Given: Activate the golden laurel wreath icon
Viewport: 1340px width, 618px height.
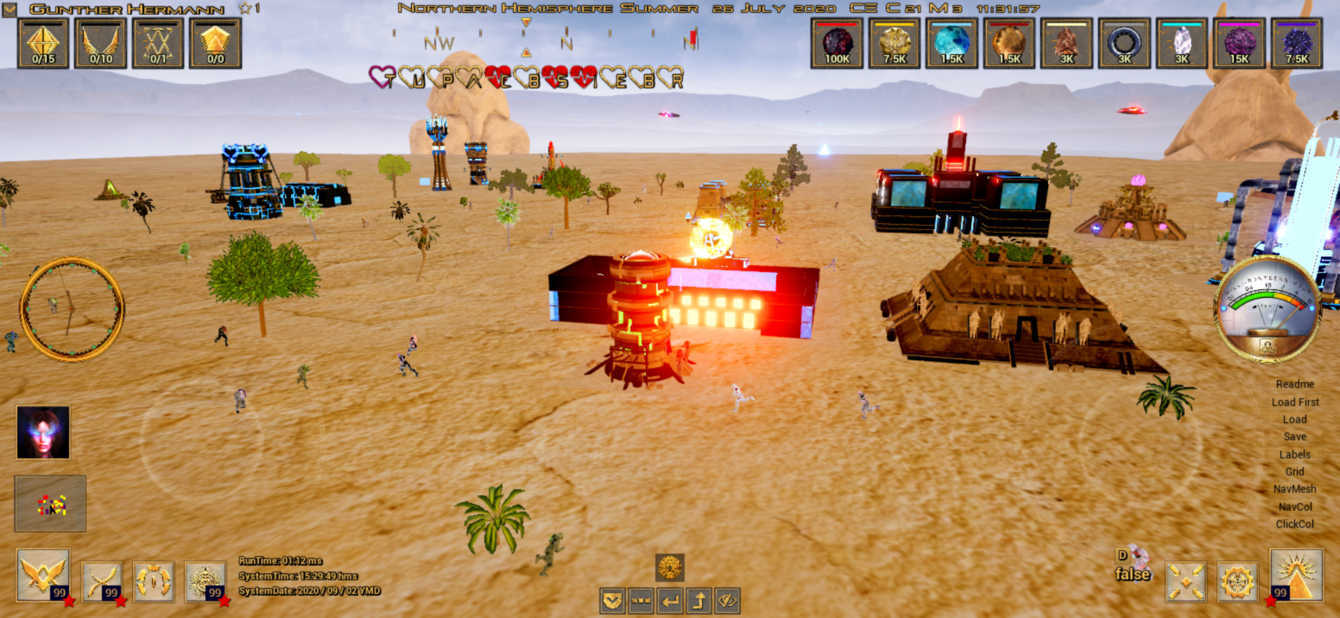Looking at the screenshot, I should point(154,581).
